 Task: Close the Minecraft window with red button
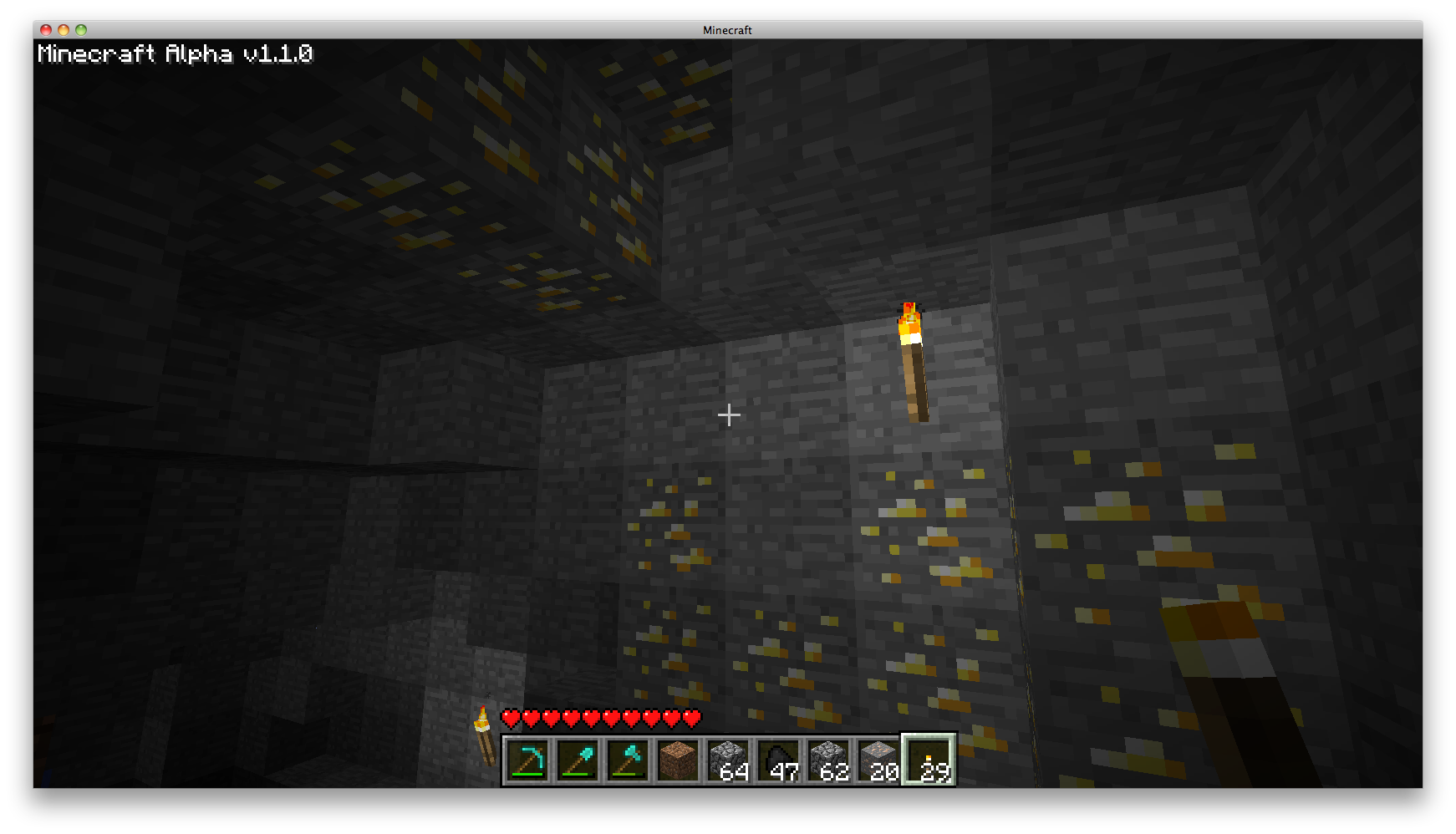[46, 30]
